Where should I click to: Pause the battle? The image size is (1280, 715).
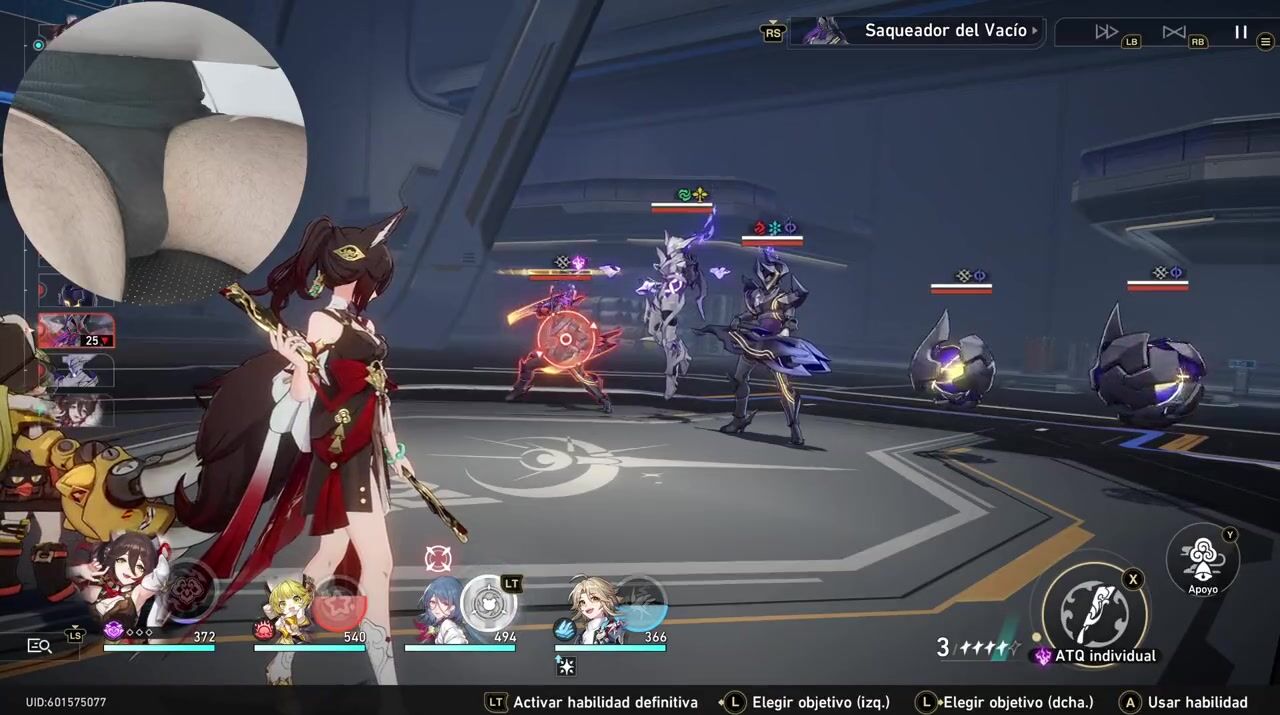(1241, 32)
